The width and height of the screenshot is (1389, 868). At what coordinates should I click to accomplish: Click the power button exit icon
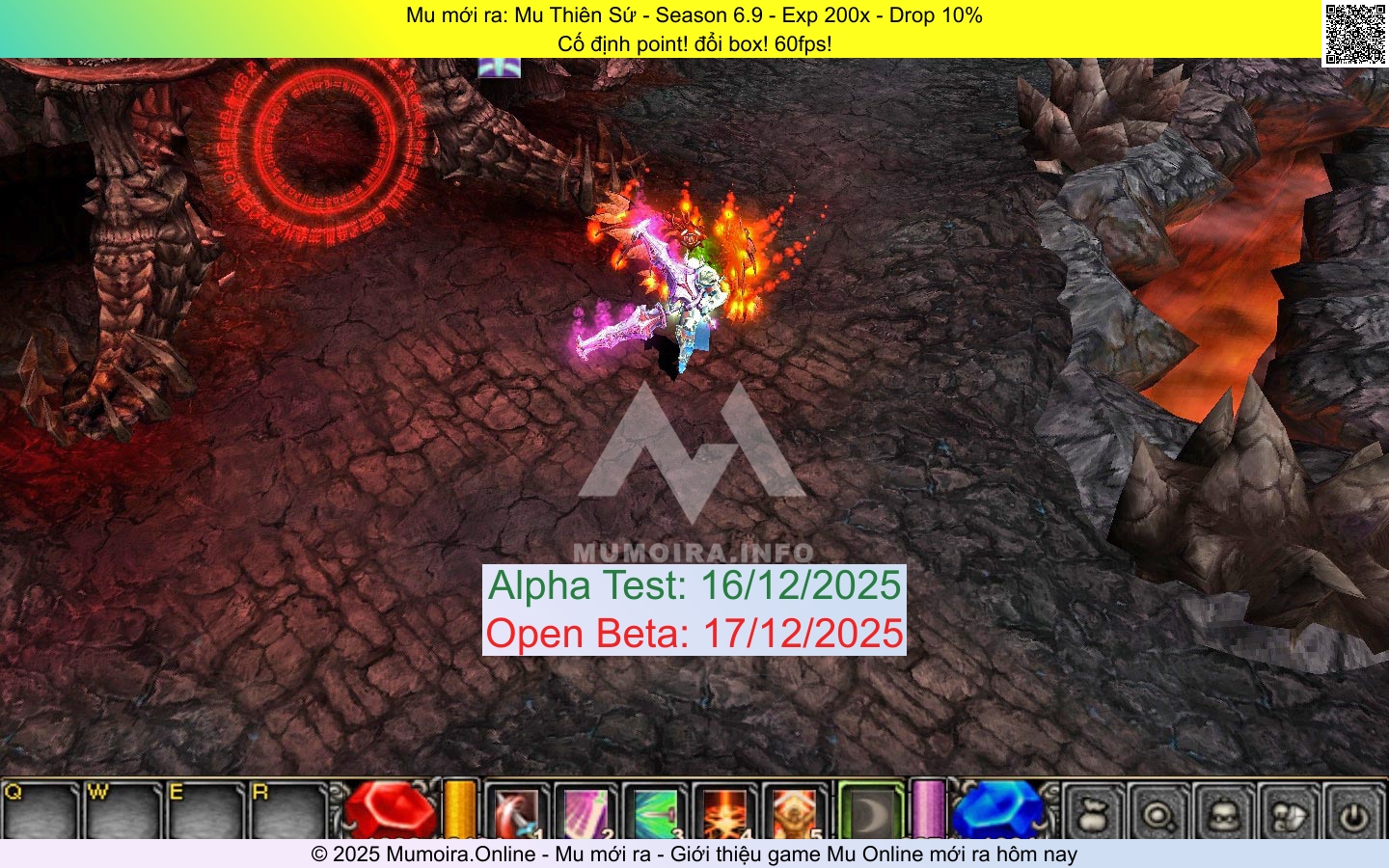coord(1352,815)
